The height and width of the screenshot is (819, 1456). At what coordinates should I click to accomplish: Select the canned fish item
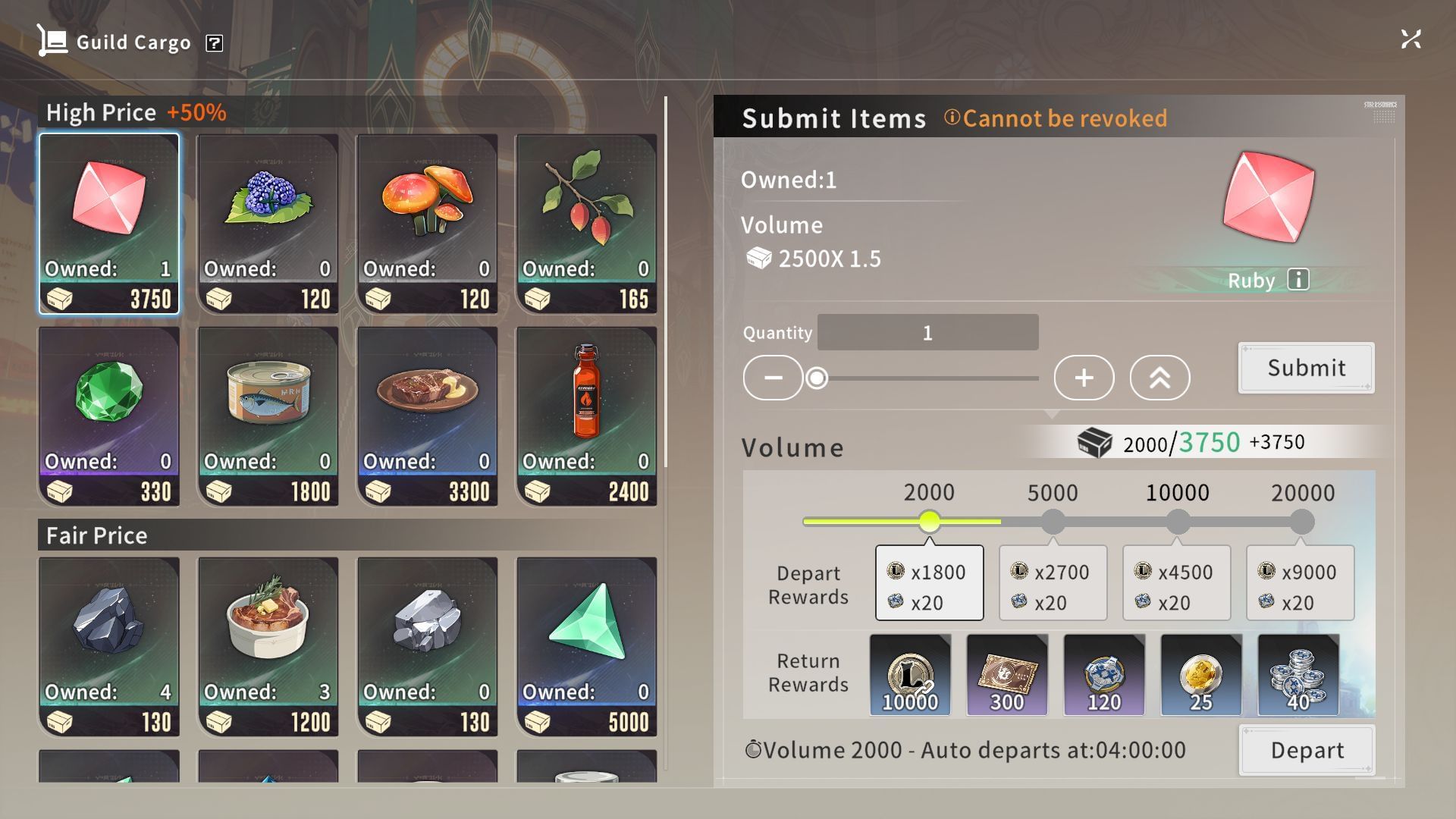pos(268,416)
